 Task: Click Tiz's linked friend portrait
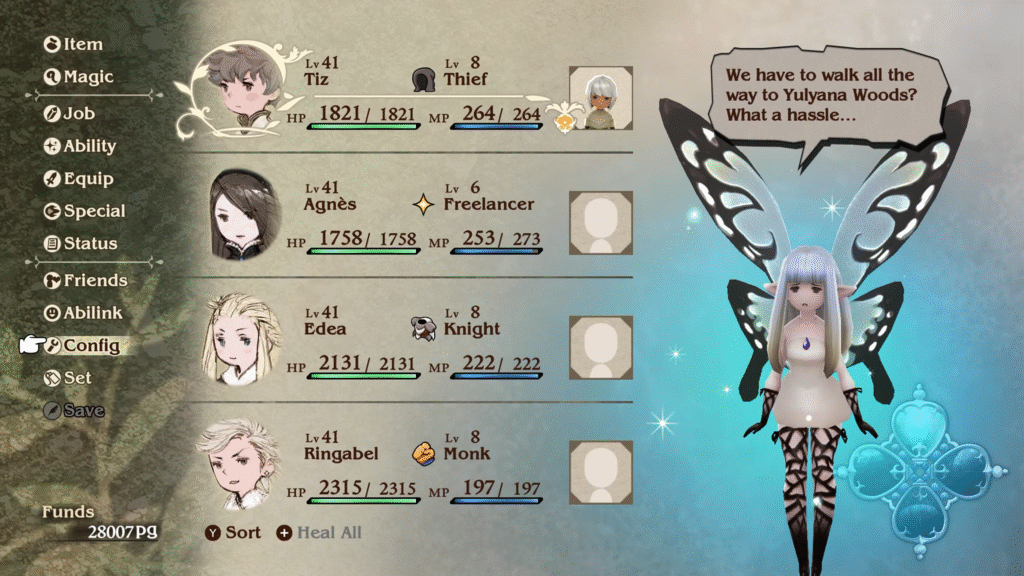click(601, 99)
